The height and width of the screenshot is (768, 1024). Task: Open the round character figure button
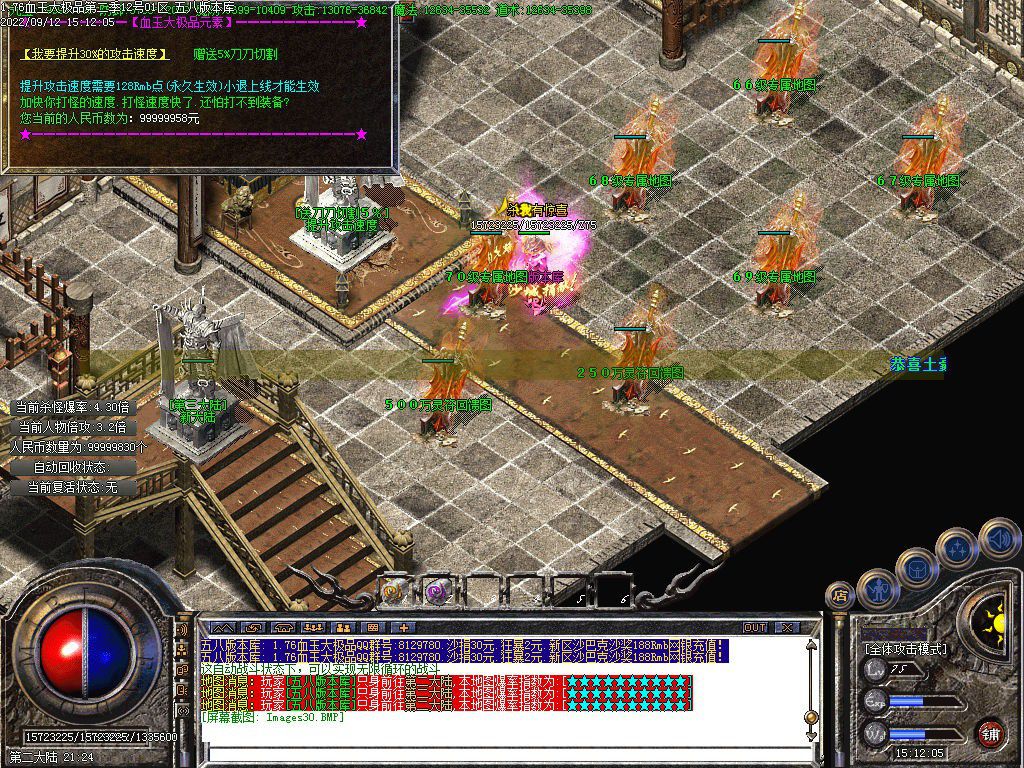click(x=879, y=589)
